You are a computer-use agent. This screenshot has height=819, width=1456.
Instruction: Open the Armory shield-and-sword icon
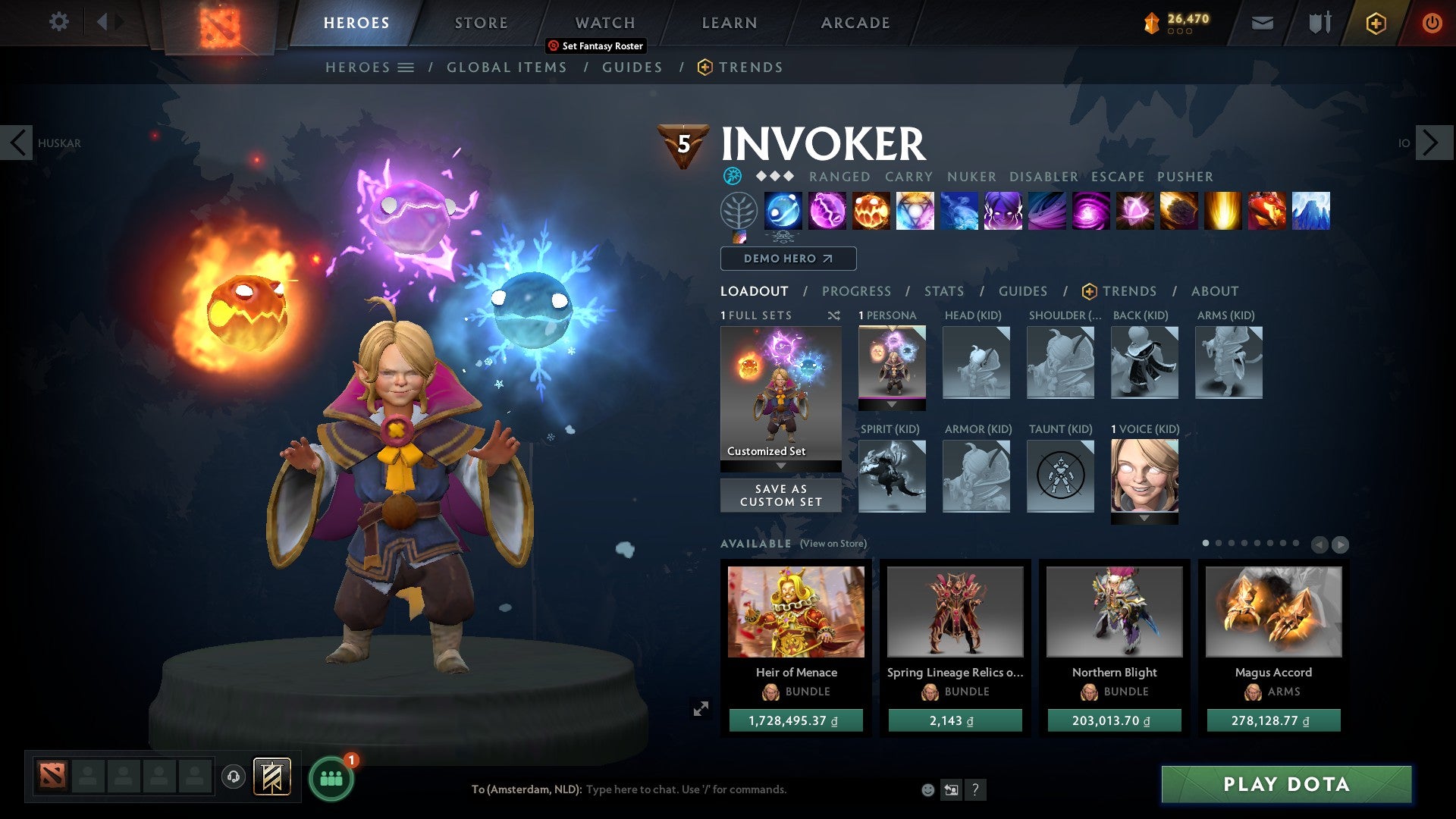[x=1319, y=23]
